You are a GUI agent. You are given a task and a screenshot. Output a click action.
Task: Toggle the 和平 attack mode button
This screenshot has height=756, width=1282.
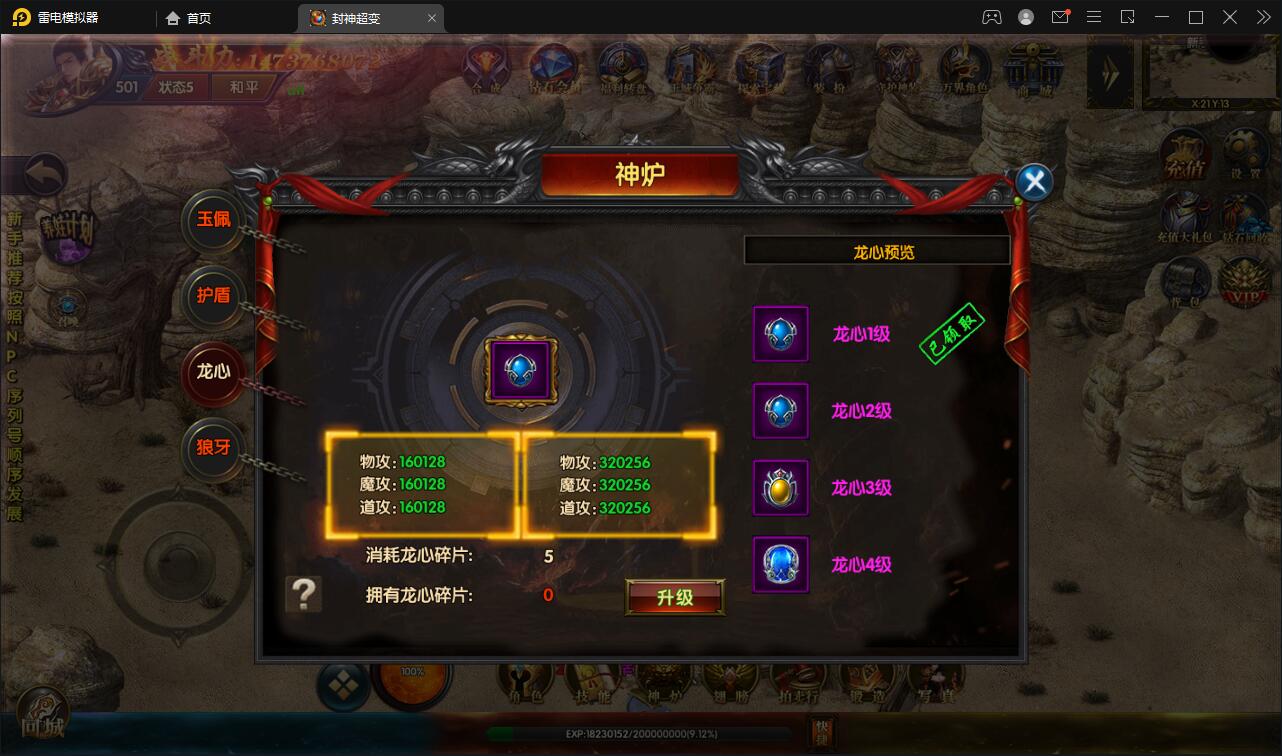click(x=244, y=87)
